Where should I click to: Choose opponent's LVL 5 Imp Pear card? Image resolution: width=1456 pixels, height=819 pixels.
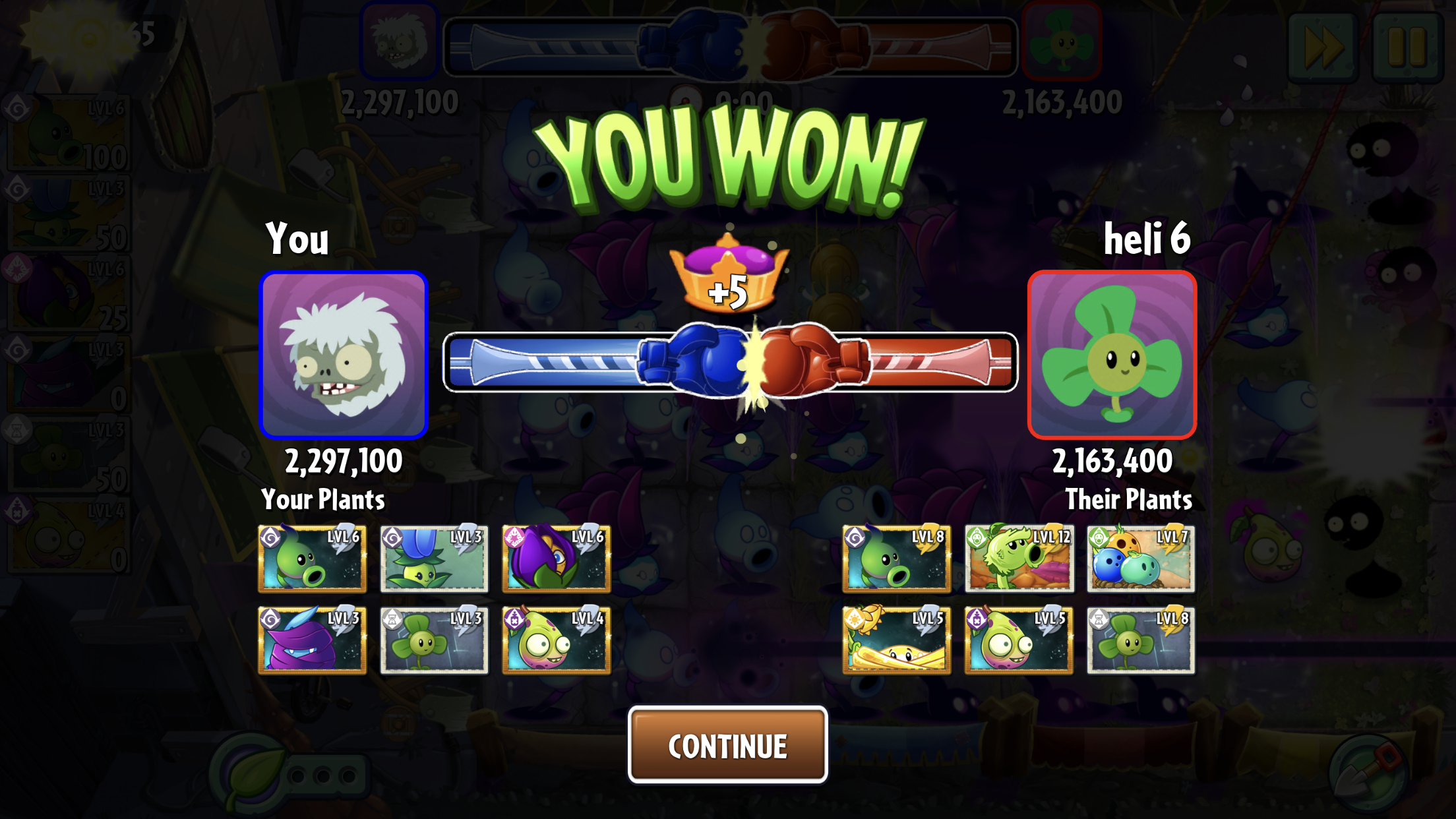point(1019,640)
